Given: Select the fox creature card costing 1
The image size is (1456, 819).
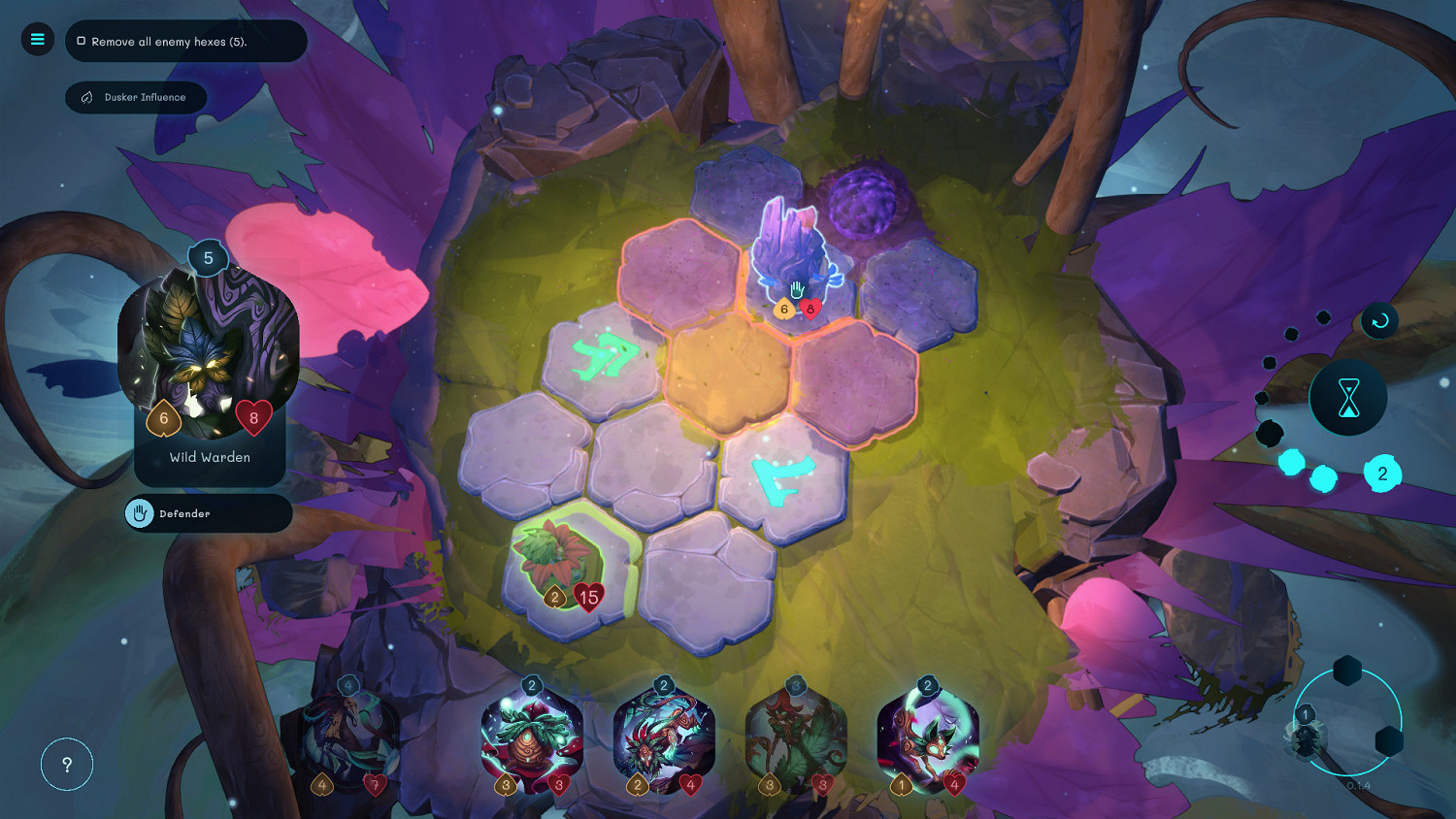Looking at the screenshot, I should click(x=927, y=742).
